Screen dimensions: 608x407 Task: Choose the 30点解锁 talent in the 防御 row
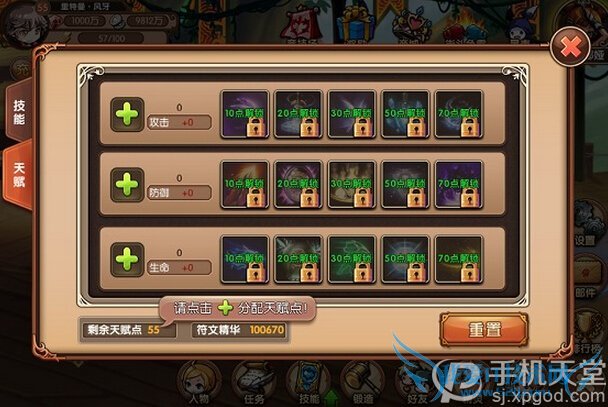coord(351,186)
